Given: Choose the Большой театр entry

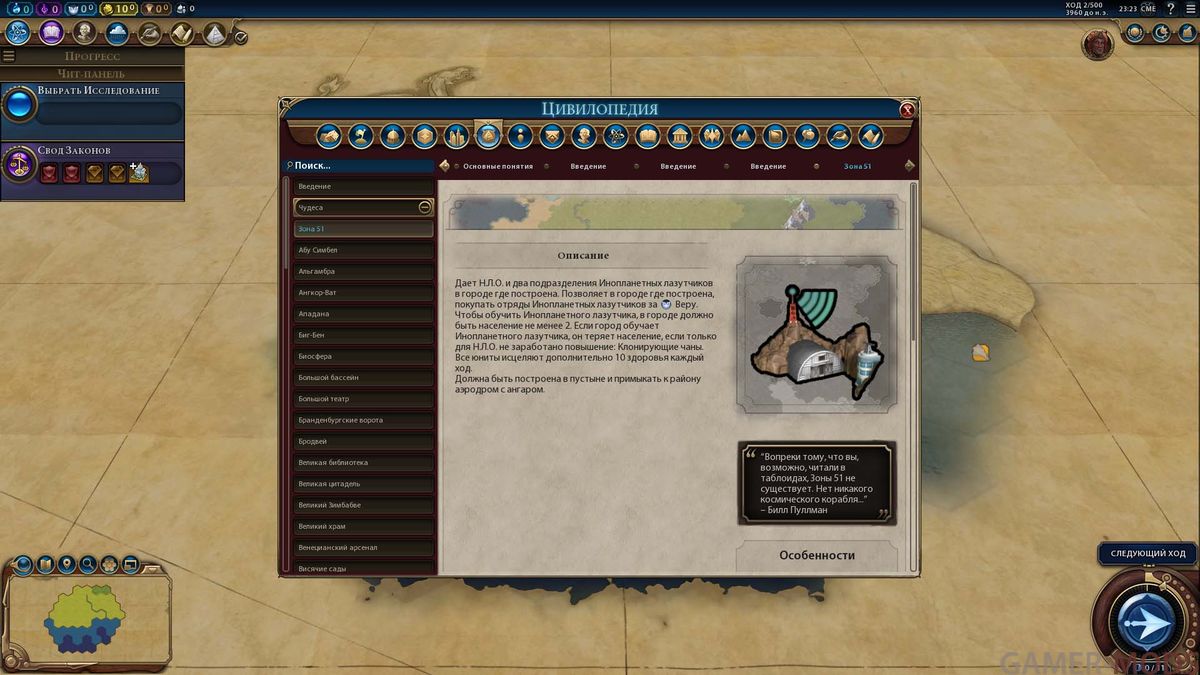Looking at the screenshot, I should [x=364, y=399].
